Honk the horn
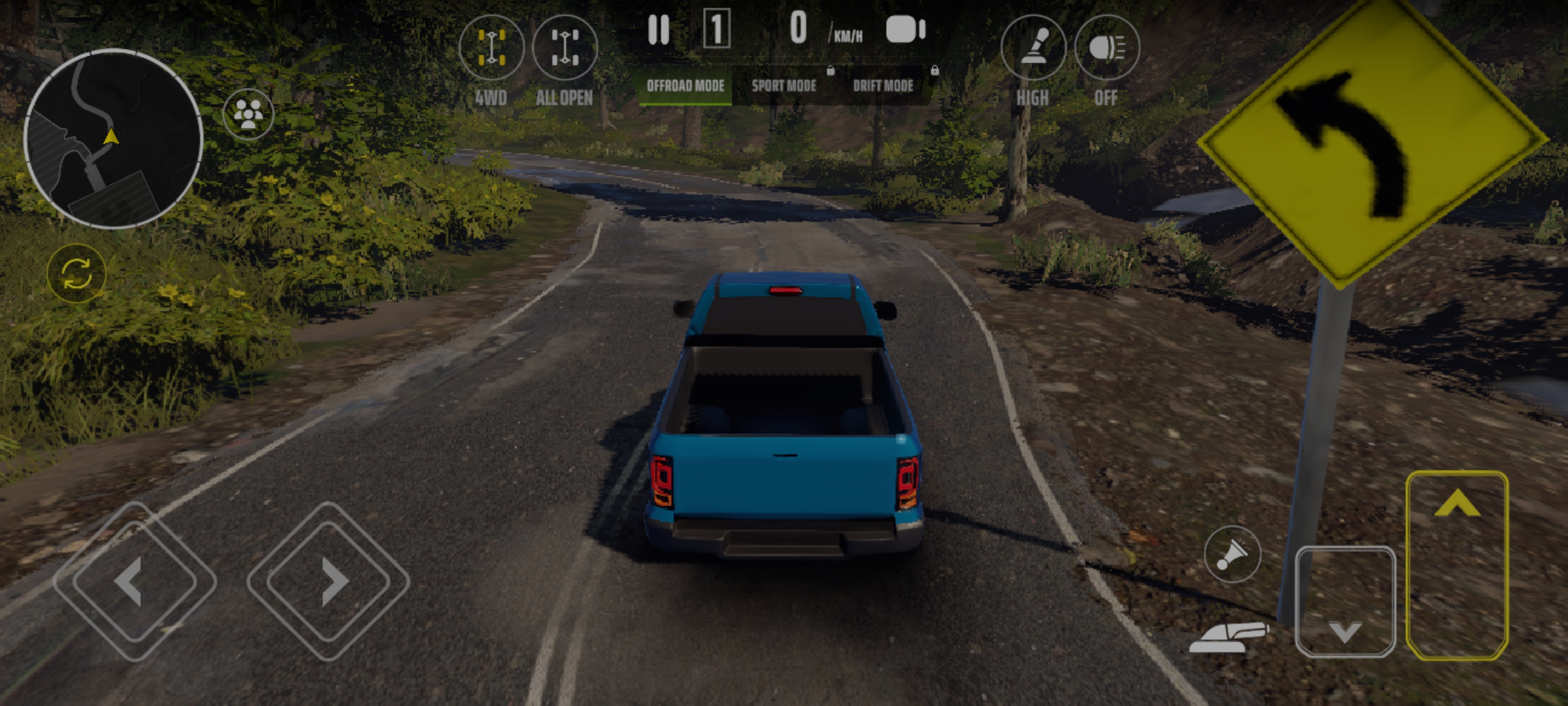The height and width of the screenshot is (706, 1568). (x=1232, y=555)
